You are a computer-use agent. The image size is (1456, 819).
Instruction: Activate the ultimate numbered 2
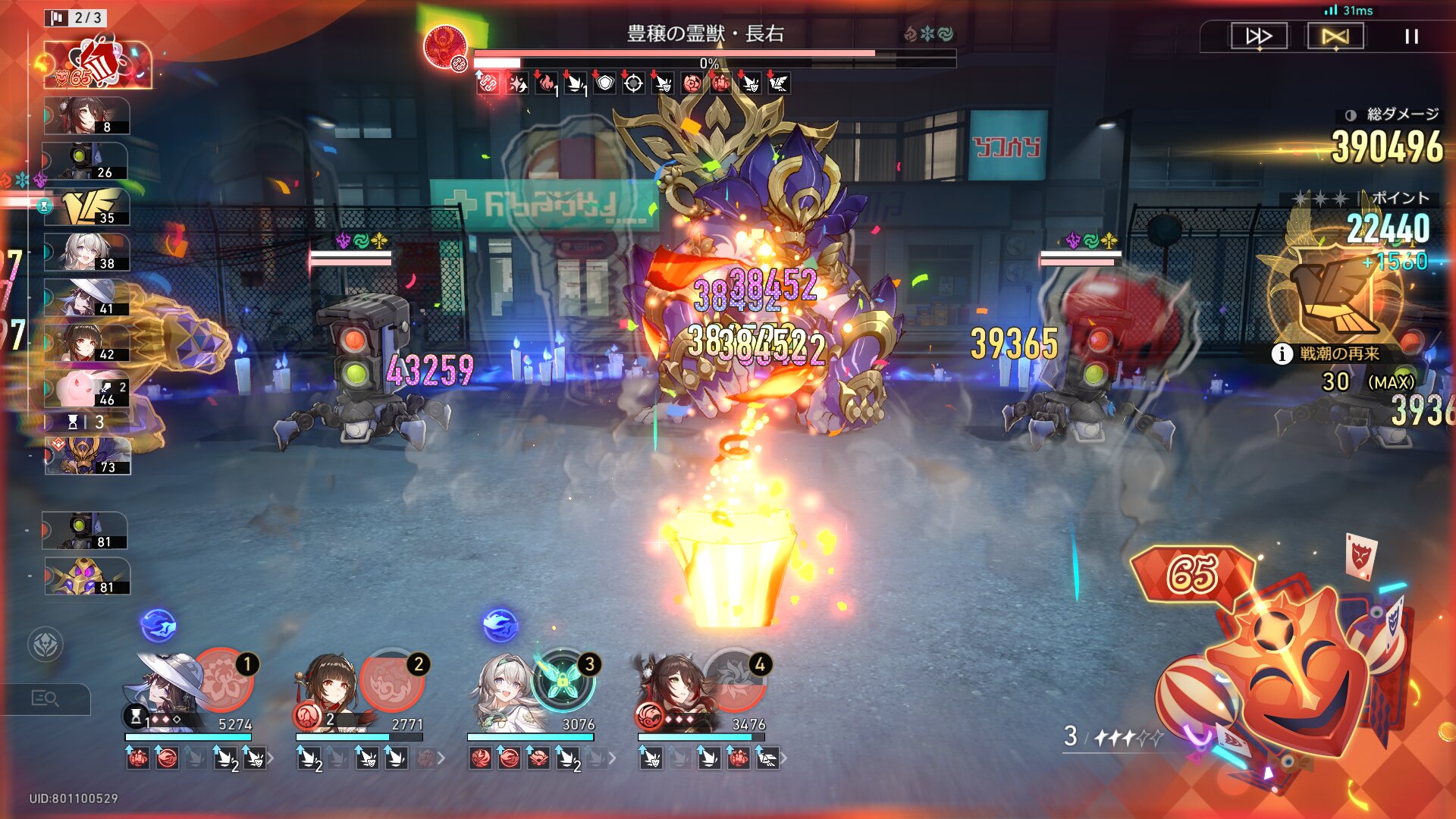[391, 679]
